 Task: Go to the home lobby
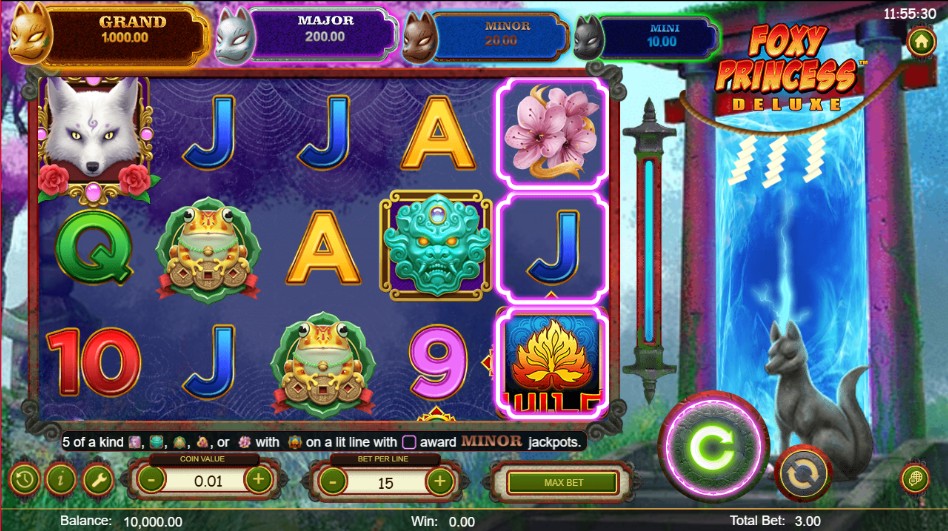click(920, 43)
